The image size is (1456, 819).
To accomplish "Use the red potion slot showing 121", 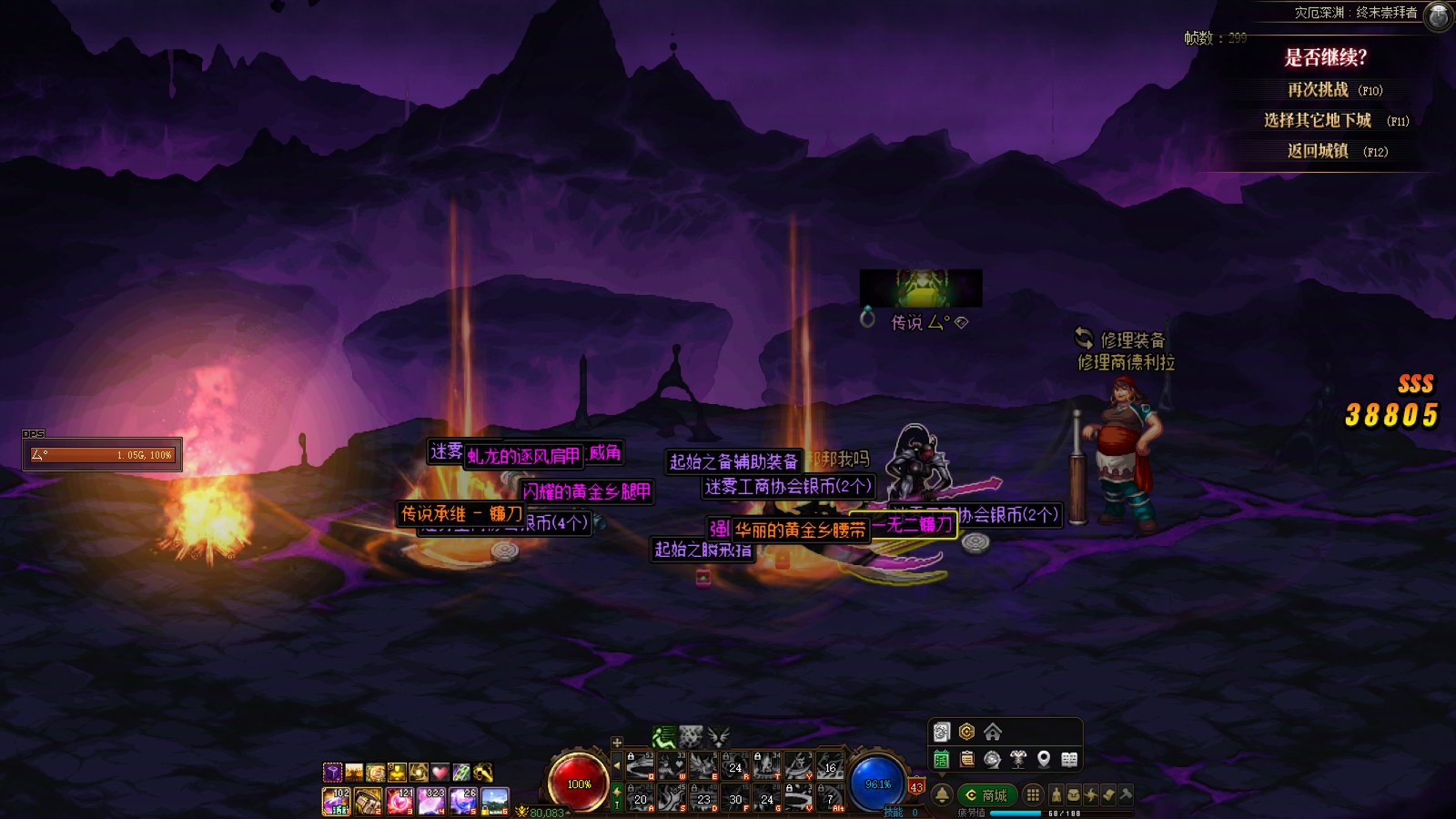I will (x=400, y=801).
